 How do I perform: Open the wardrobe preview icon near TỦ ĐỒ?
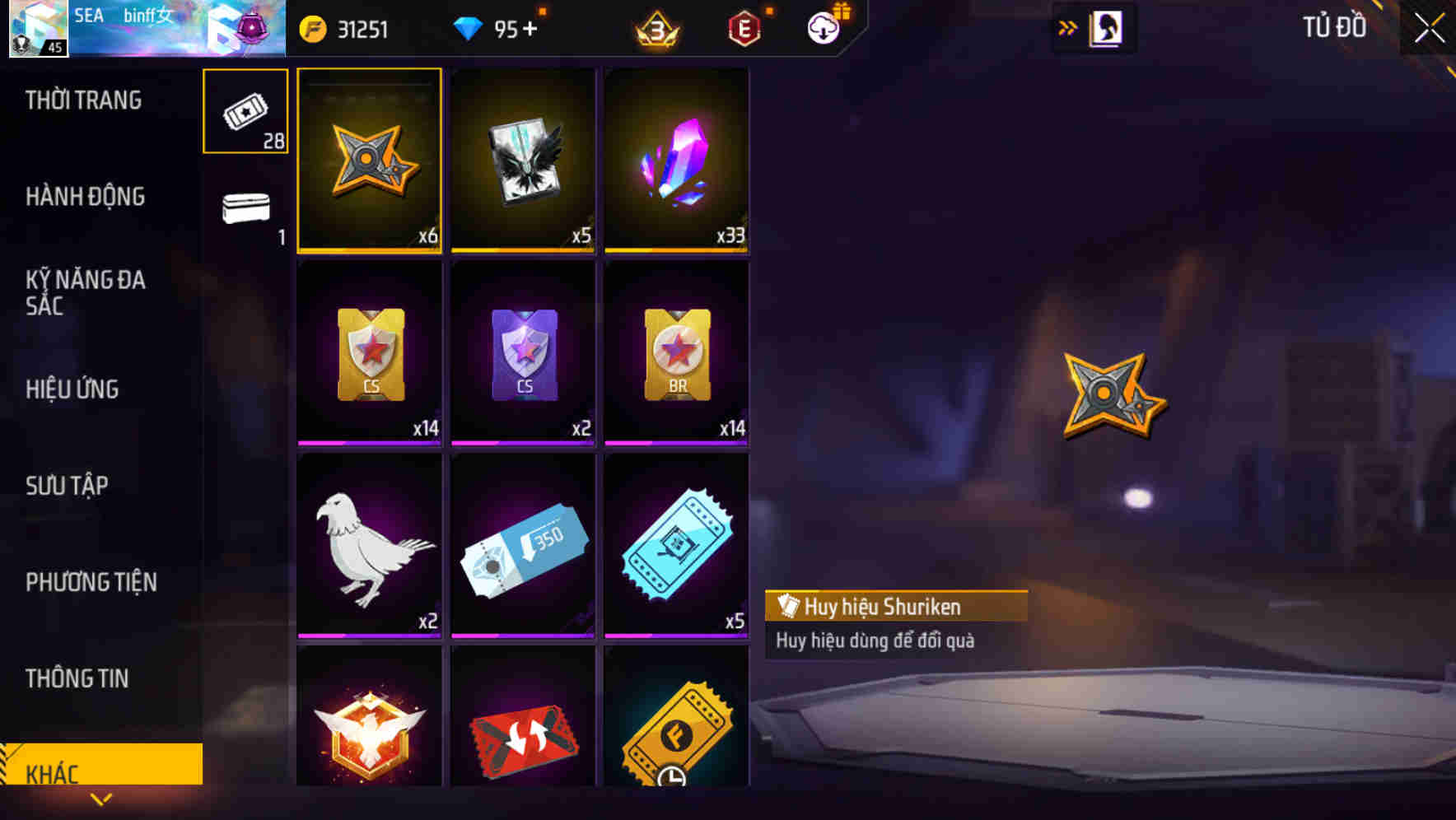click(1106, 27)
